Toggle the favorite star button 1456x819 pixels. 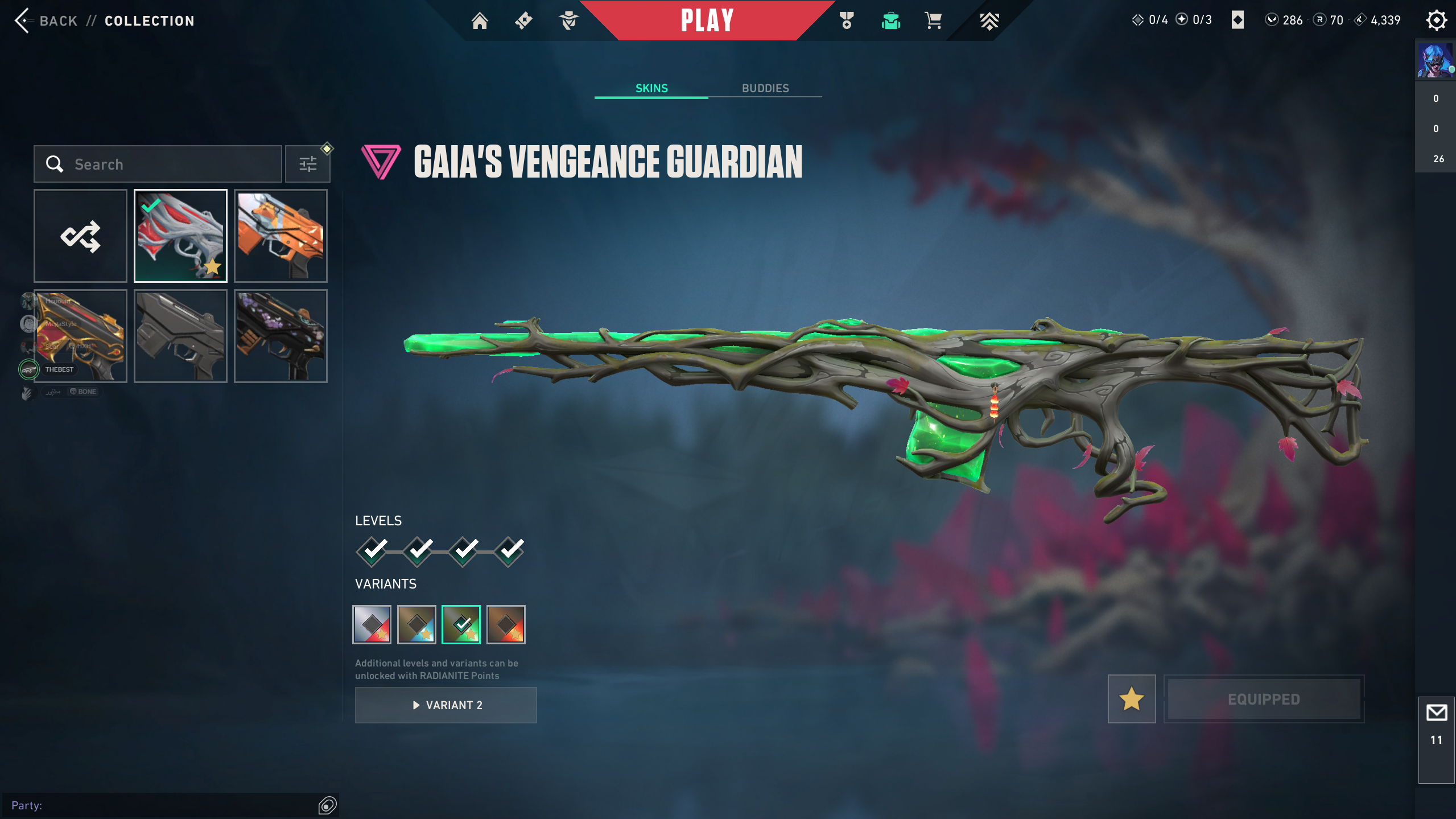coord(1132,699)
